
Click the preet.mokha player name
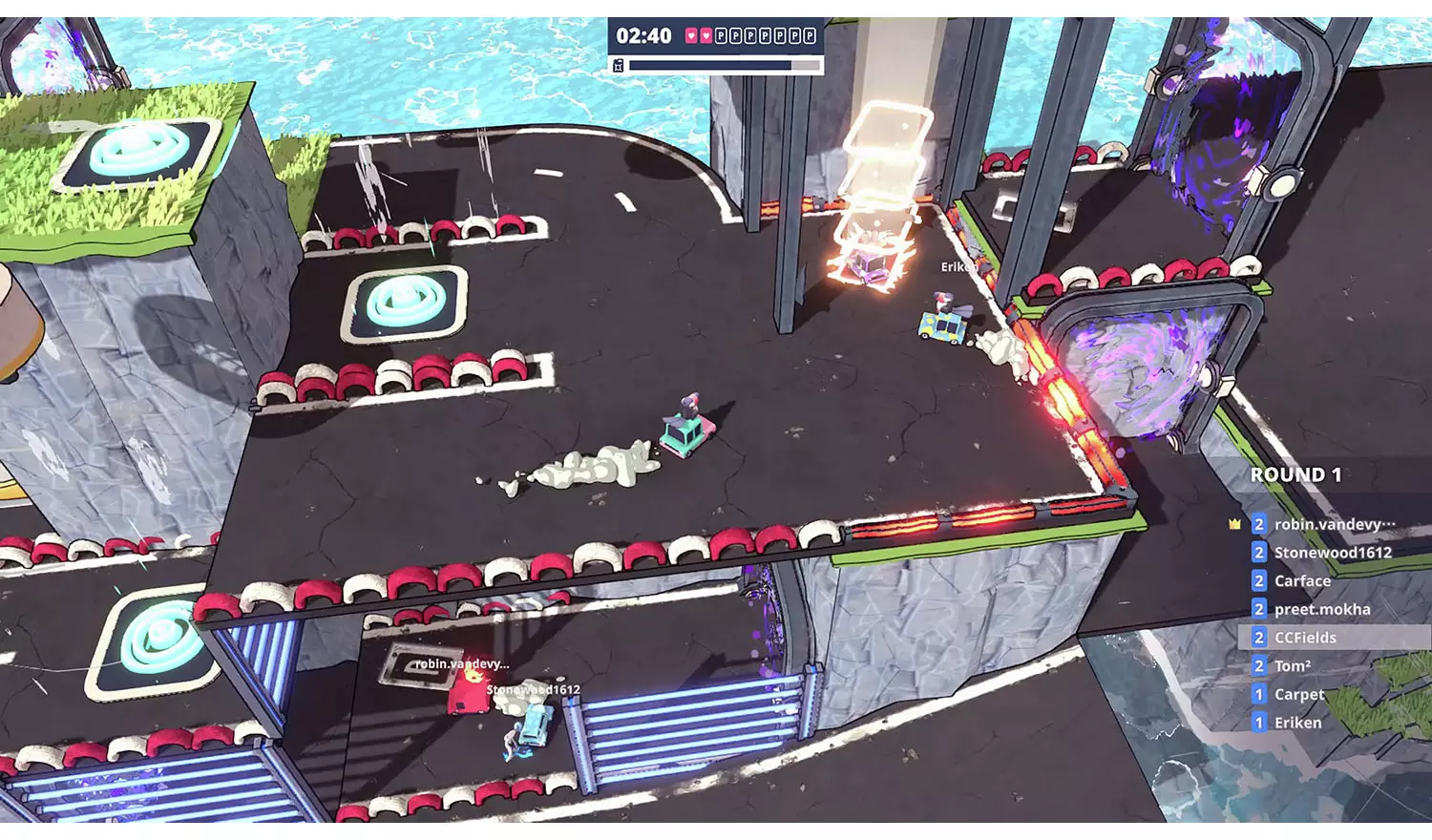[1321, 609]
